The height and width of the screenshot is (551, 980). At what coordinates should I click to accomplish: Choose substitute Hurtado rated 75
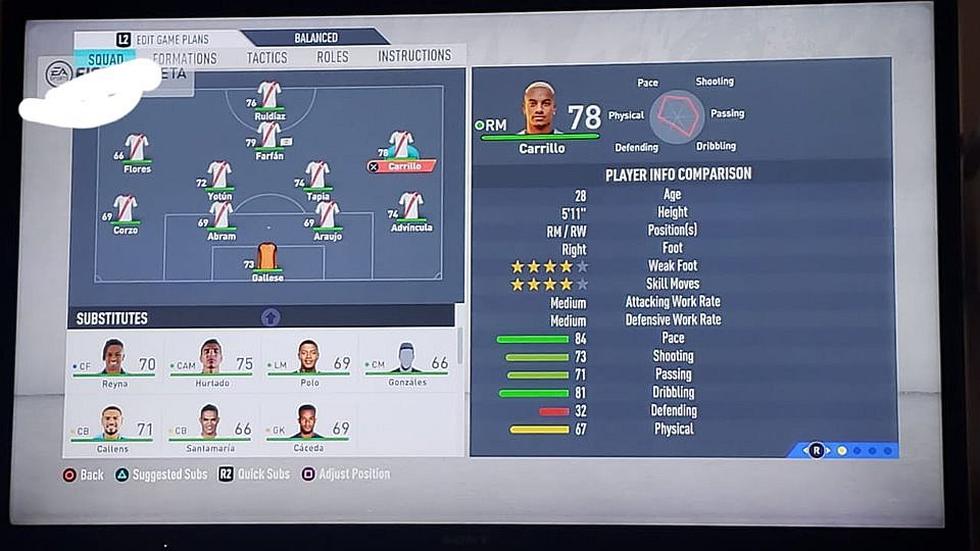[210, 363]
